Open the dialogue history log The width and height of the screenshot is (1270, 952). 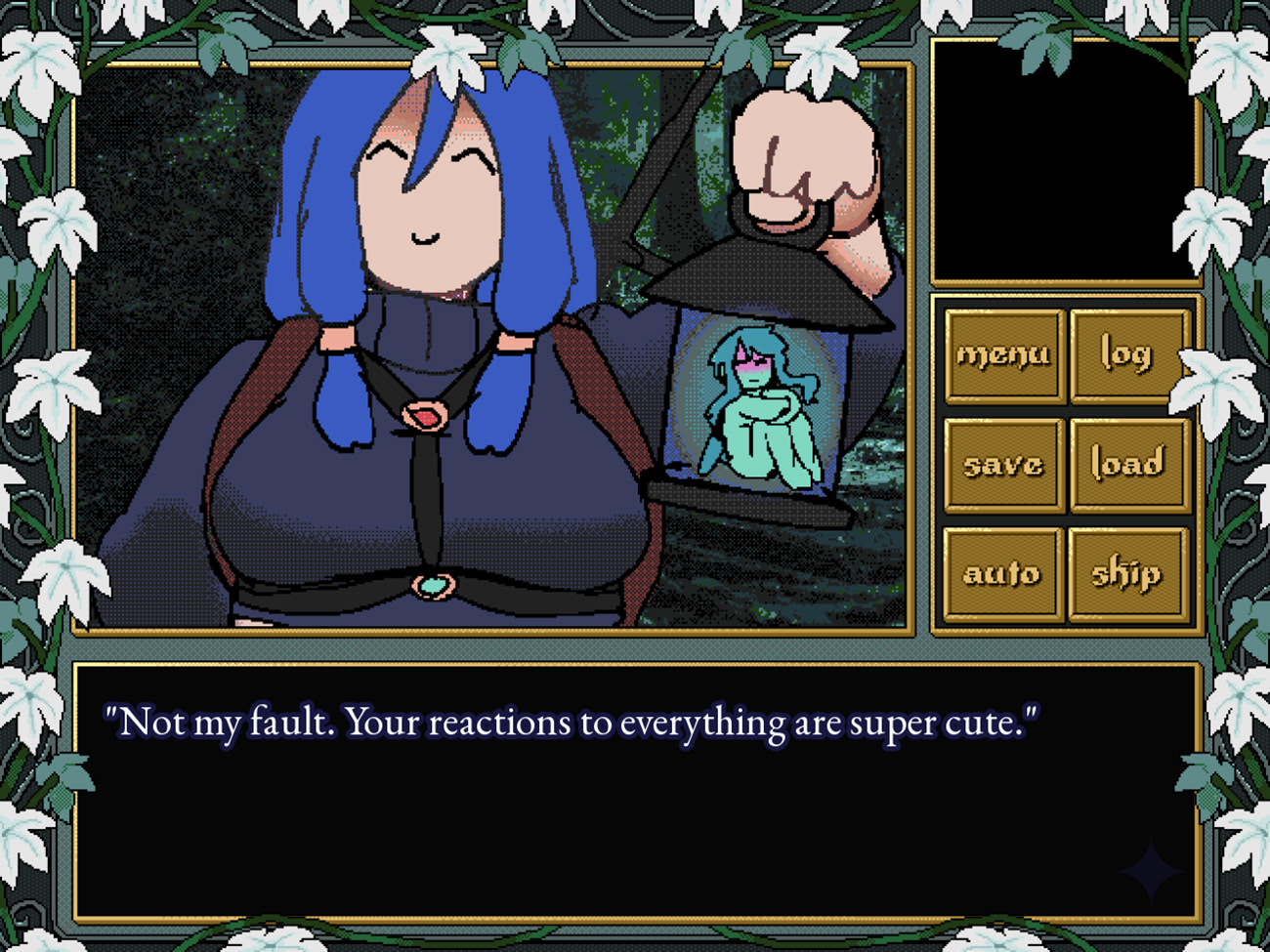click(x=1128, y=355)
